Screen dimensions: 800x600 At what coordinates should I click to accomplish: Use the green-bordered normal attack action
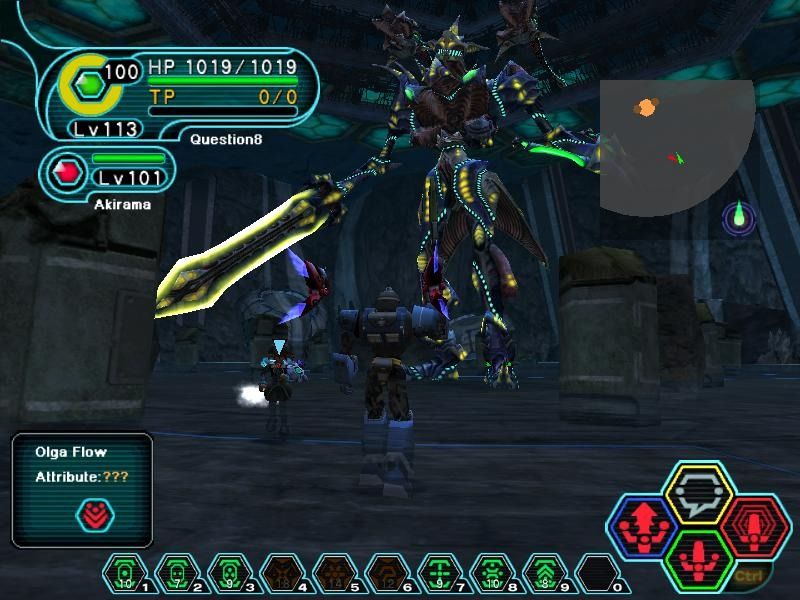click(700, 556)
